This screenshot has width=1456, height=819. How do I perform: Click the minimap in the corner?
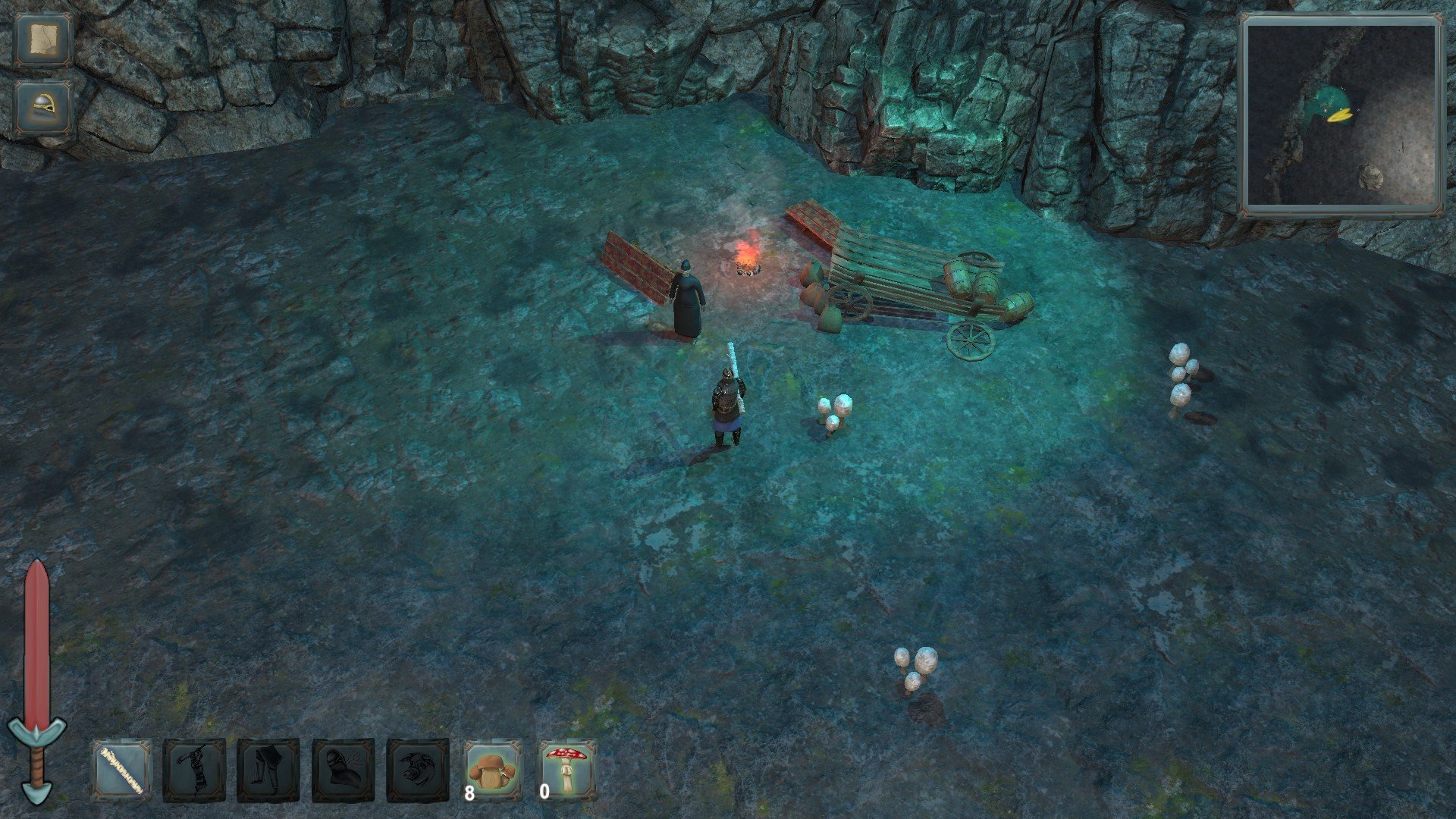click(x=1341, y=115)
